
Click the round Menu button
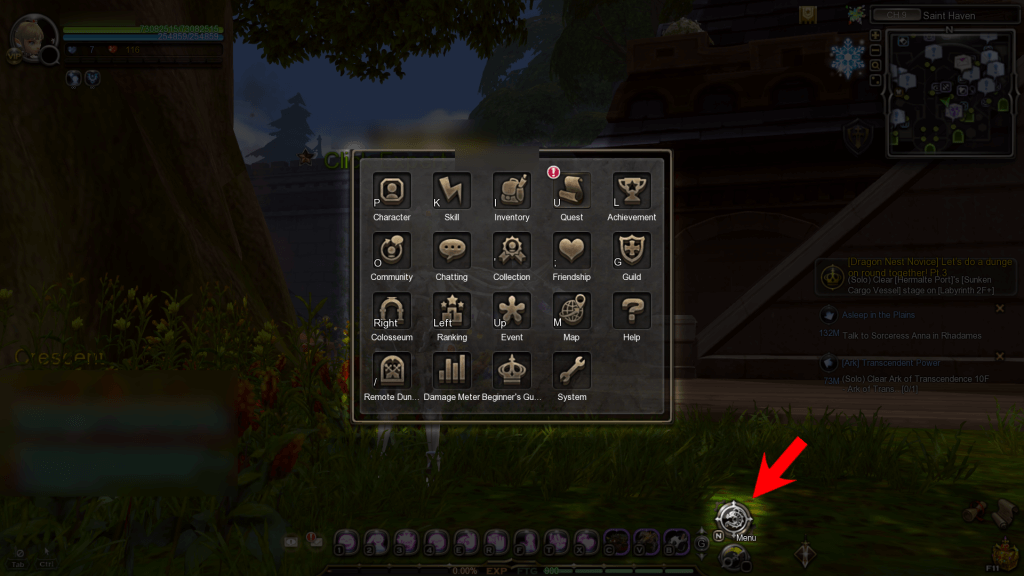pos(732,517)
